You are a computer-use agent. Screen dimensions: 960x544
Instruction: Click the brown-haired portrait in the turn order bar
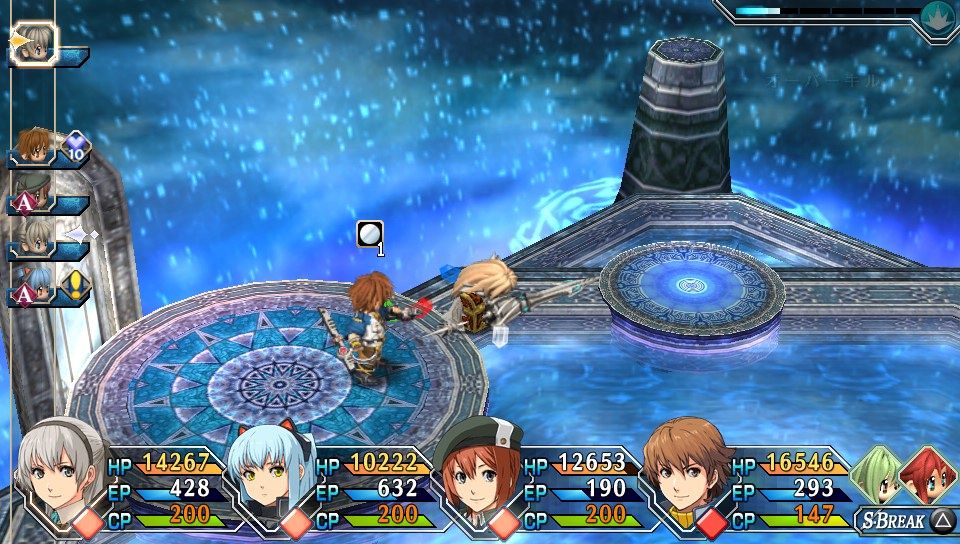point(32,147)
